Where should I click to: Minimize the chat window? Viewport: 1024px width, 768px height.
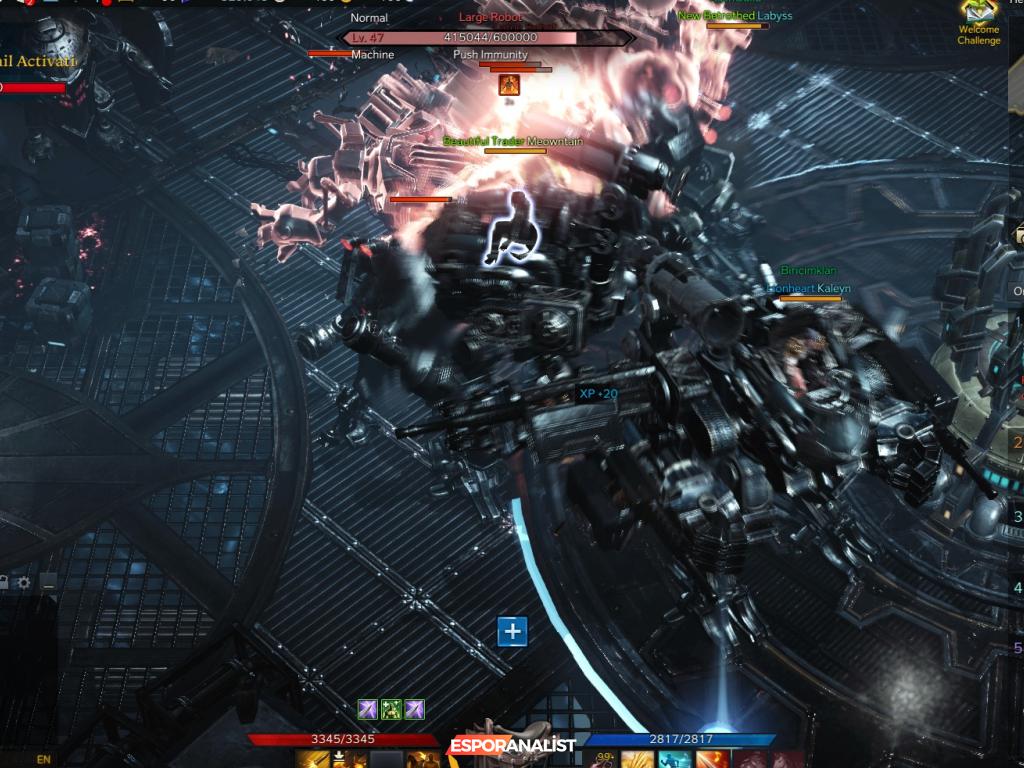[47, 582]
